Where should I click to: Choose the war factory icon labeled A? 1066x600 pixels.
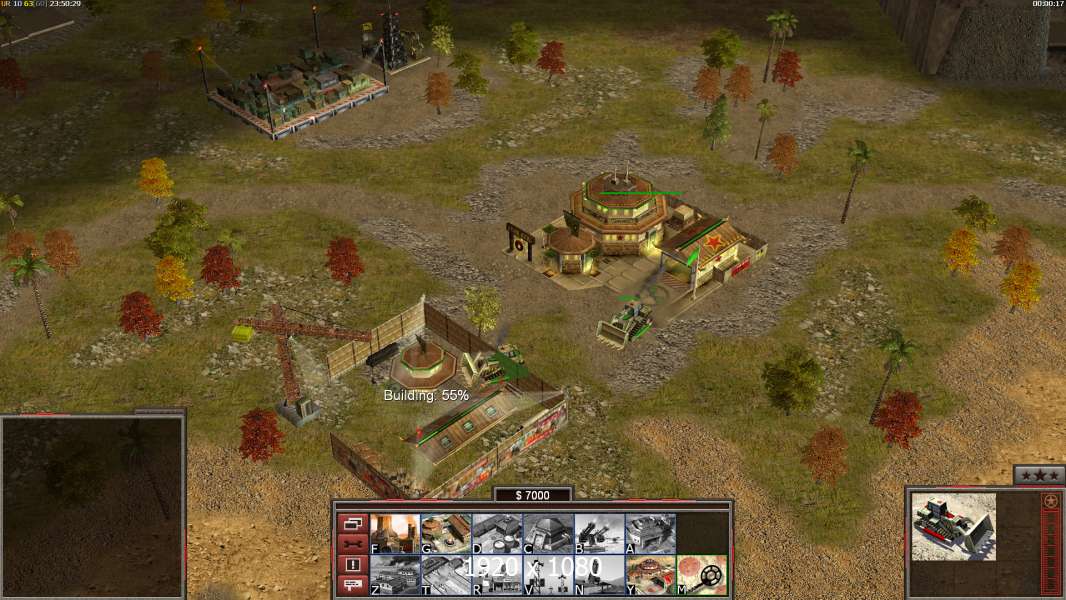649,534
